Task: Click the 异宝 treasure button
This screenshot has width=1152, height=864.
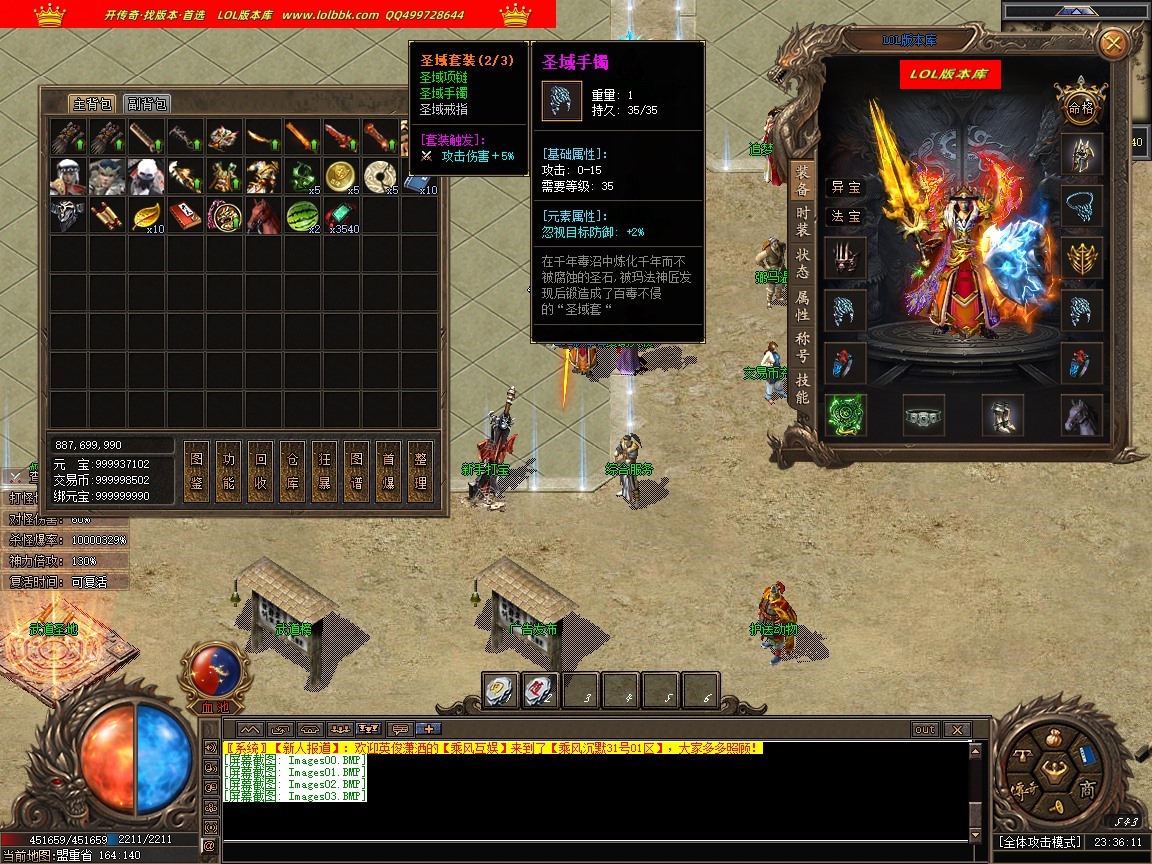Action: [845, 187]
